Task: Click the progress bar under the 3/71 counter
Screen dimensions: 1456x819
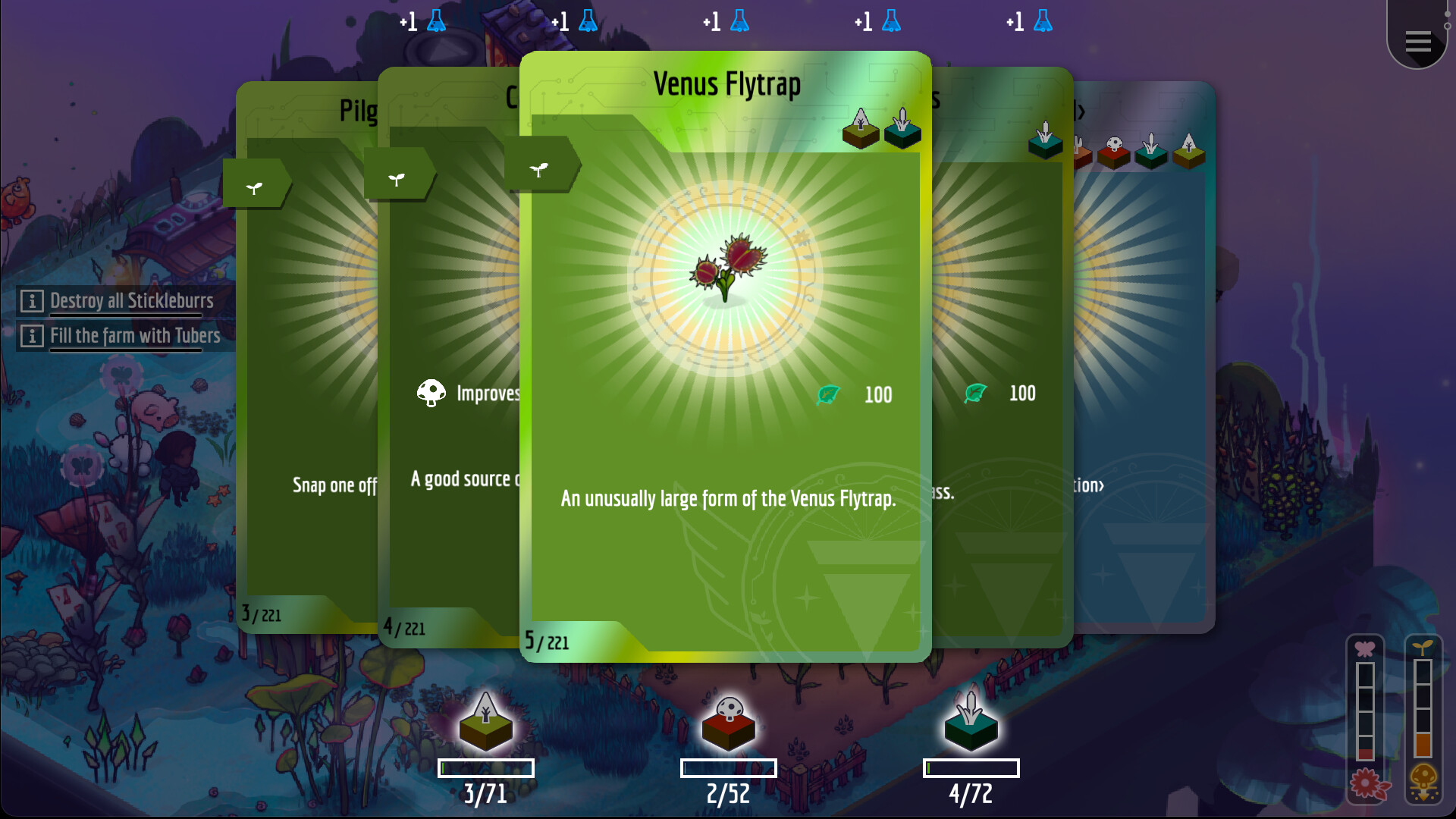Action: click(485, 767)
